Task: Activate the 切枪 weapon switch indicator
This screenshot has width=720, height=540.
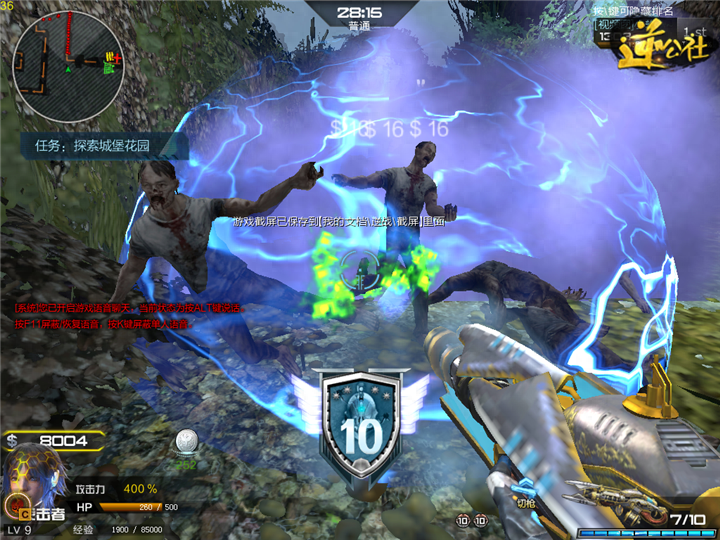Action: point(524,503)
